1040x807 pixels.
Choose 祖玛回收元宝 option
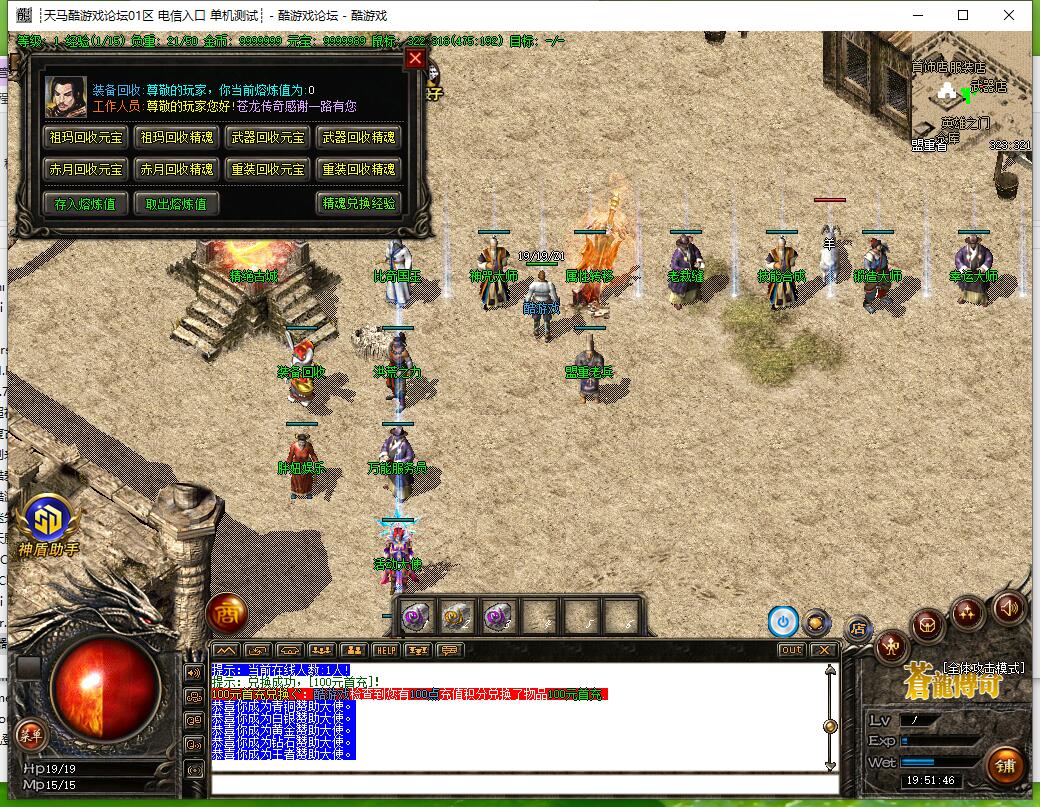click(87, 138)
